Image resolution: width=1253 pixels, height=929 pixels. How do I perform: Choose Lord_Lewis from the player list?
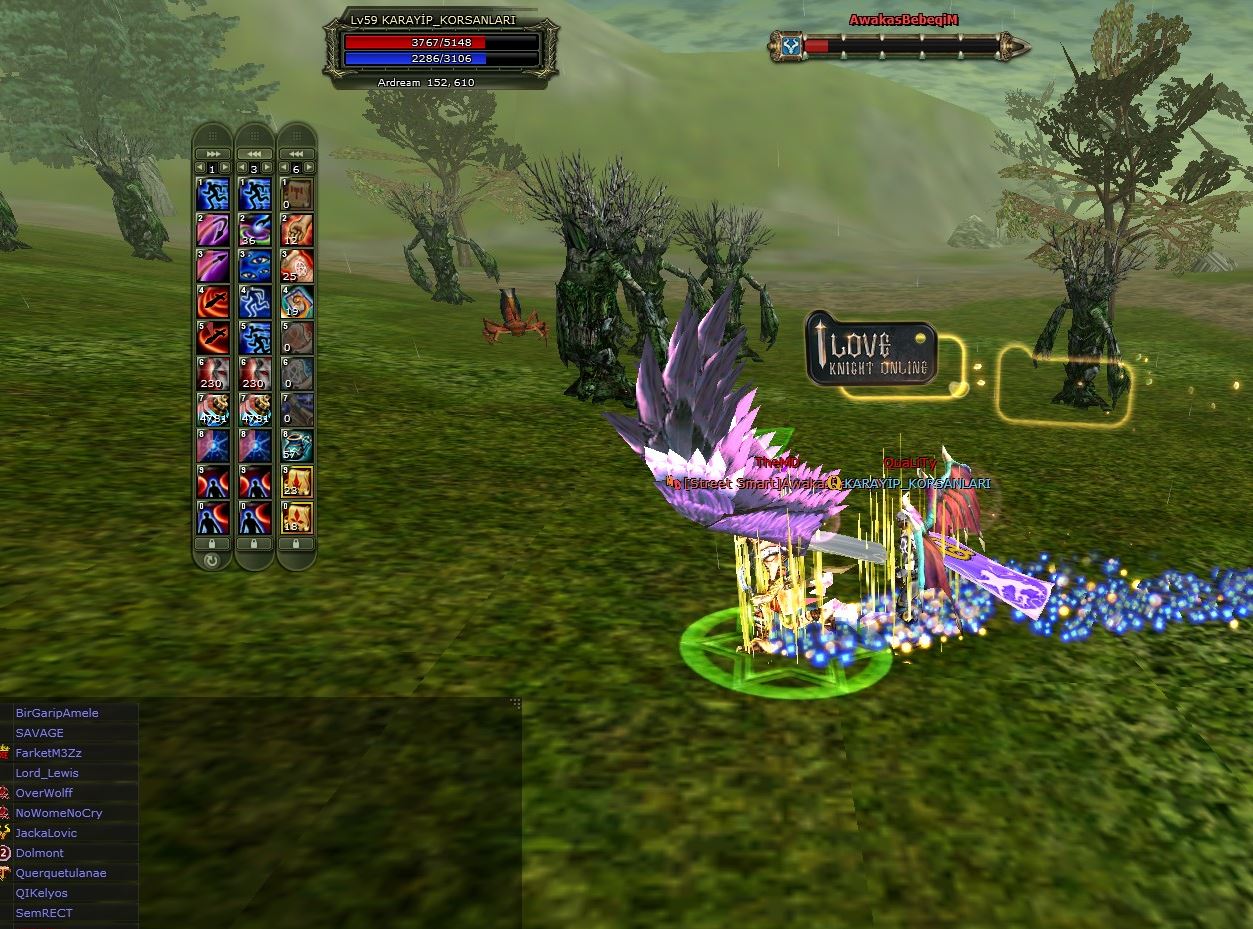pyautogui.click(x=47, y=773)
